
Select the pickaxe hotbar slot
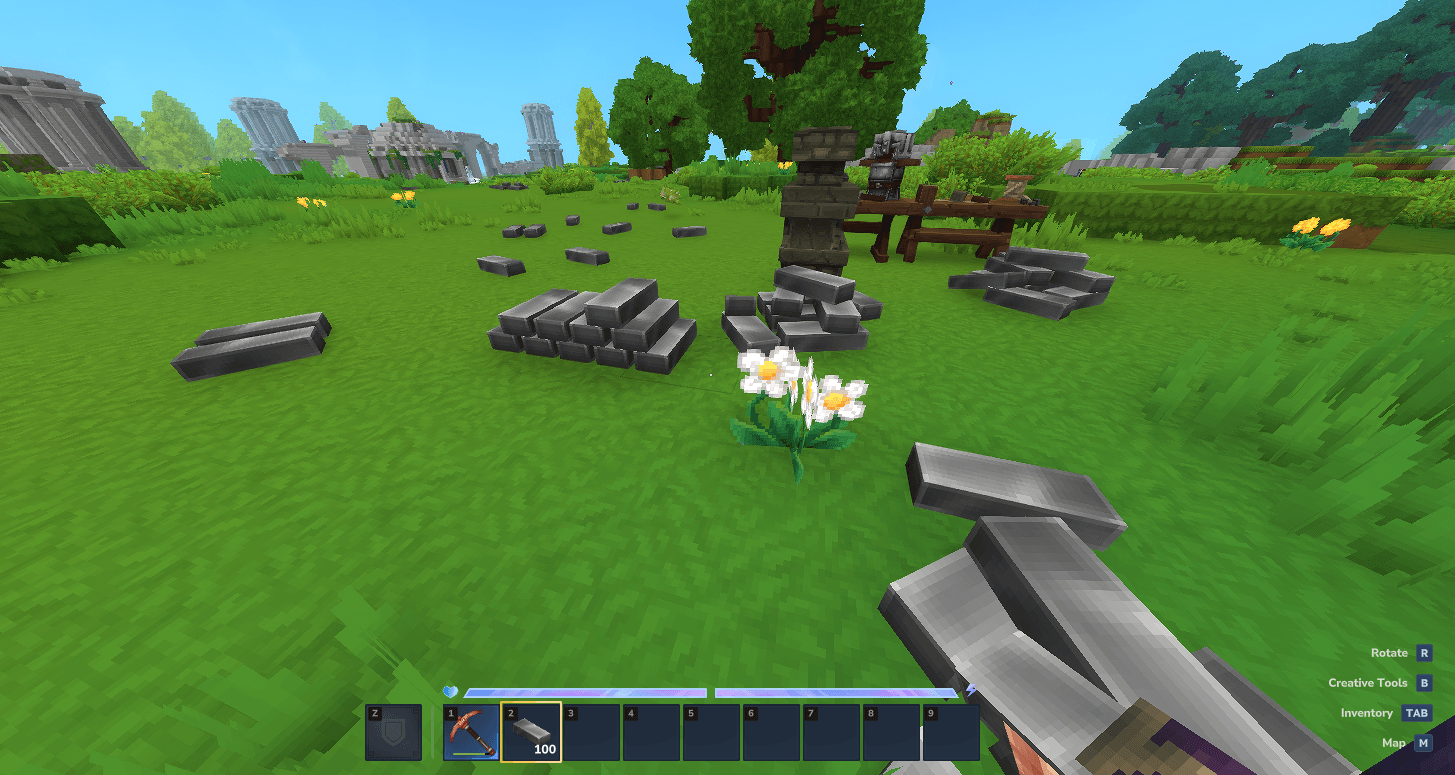(471, 732)
